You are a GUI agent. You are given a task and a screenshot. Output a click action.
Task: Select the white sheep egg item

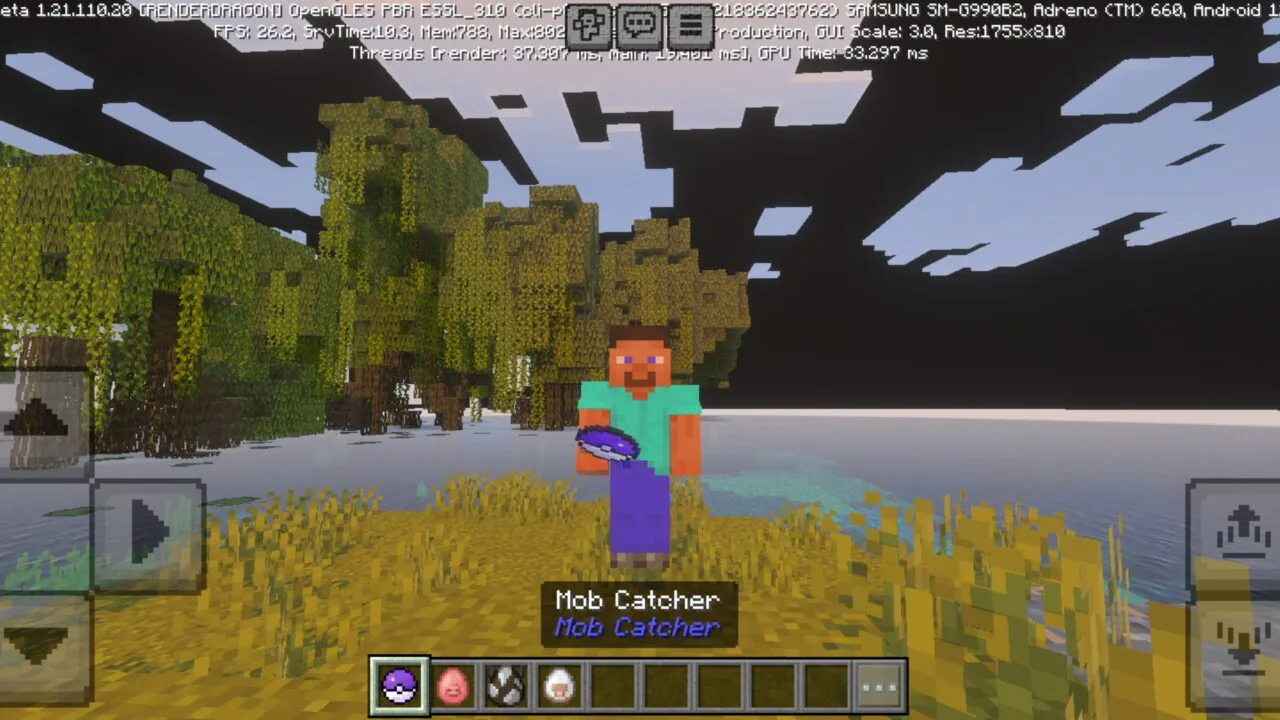tap(560, 685)
